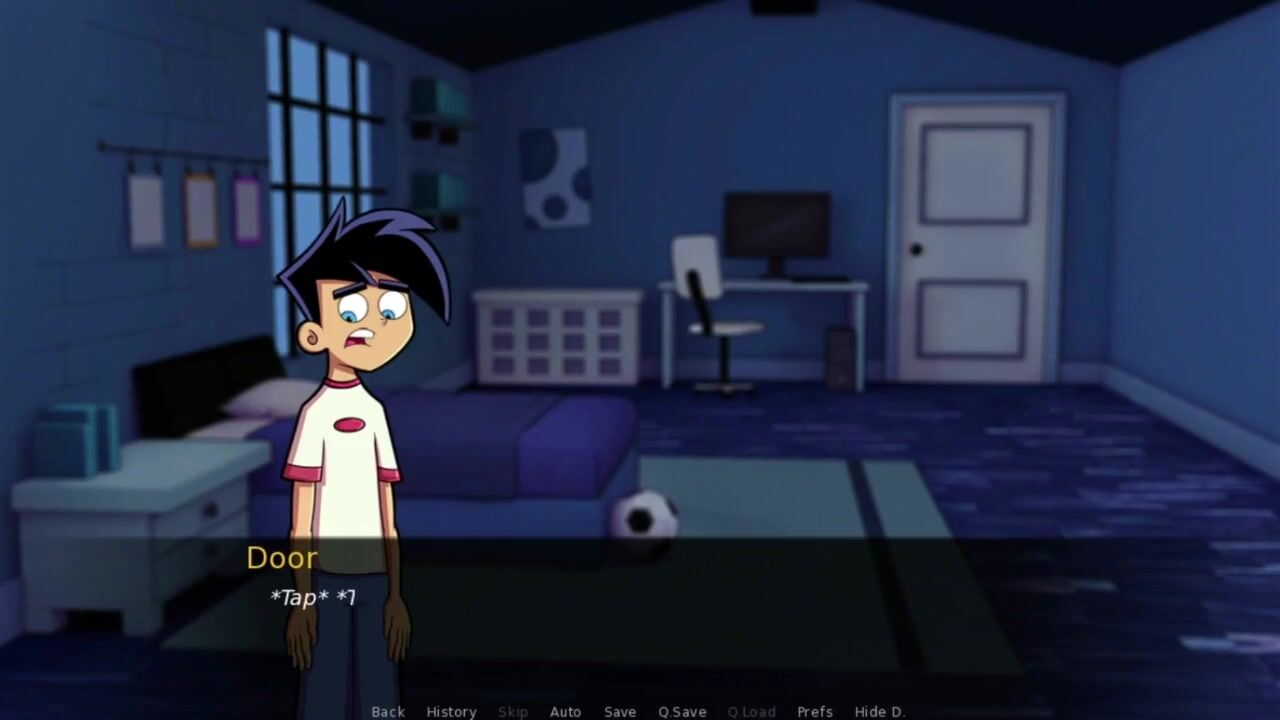Open the Prefs settings menu
The height and width of the screenshot is (720, 1280).
click(815, 712)
